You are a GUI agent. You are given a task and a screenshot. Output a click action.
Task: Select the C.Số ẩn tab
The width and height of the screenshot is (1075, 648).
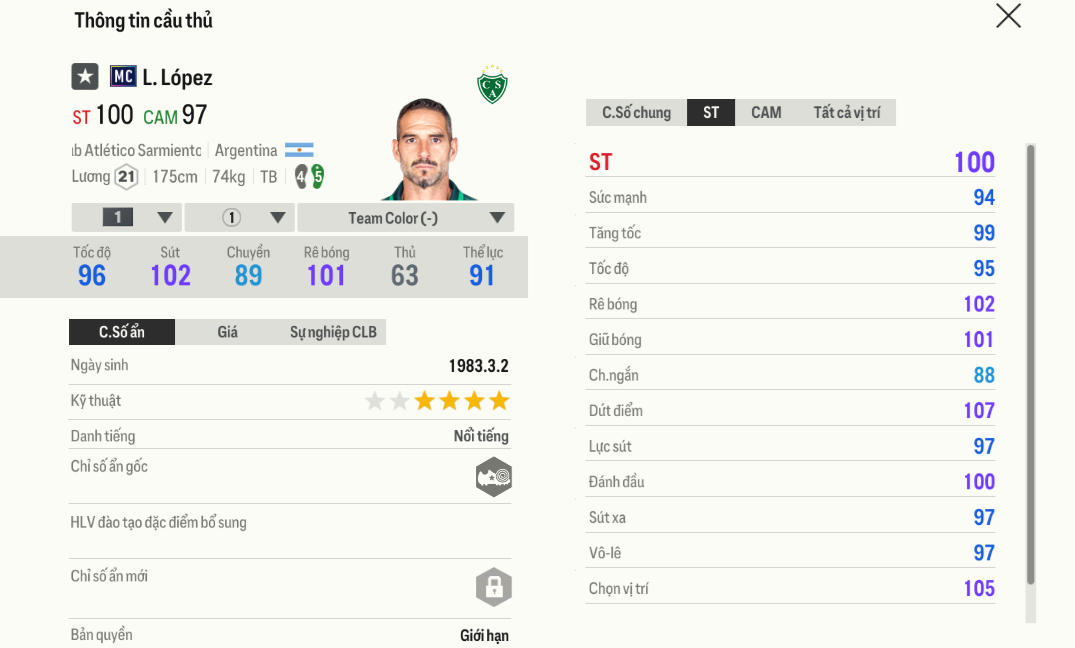tap(122, 332)
